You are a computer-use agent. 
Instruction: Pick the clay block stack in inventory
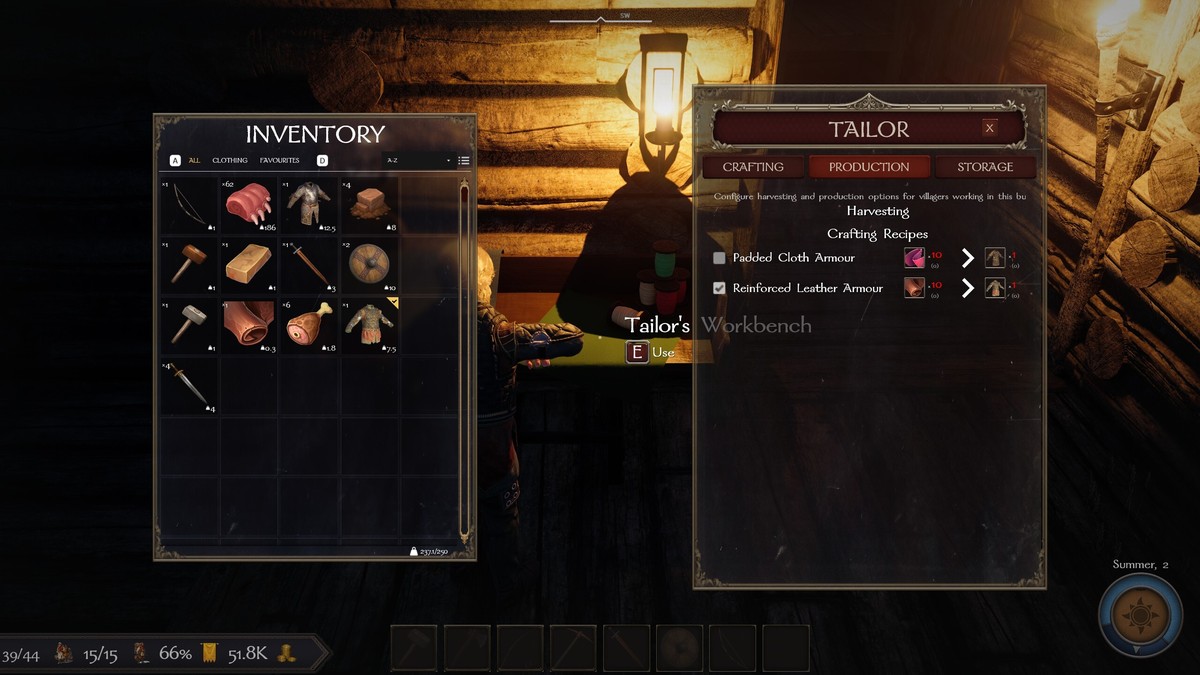(369, 206)
